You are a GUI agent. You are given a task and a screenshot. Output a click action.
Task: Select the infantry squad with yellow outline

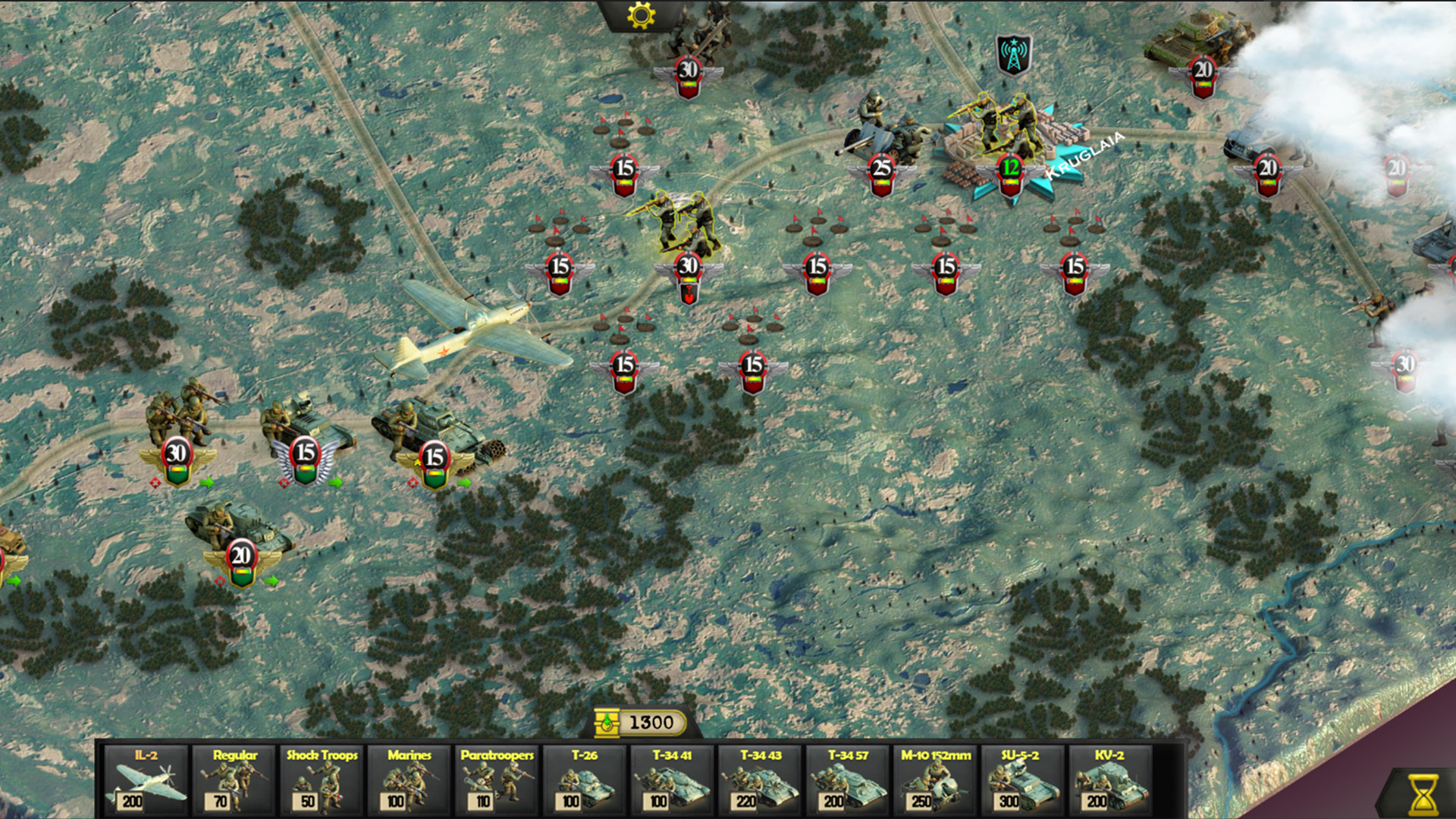pos(682,220)
